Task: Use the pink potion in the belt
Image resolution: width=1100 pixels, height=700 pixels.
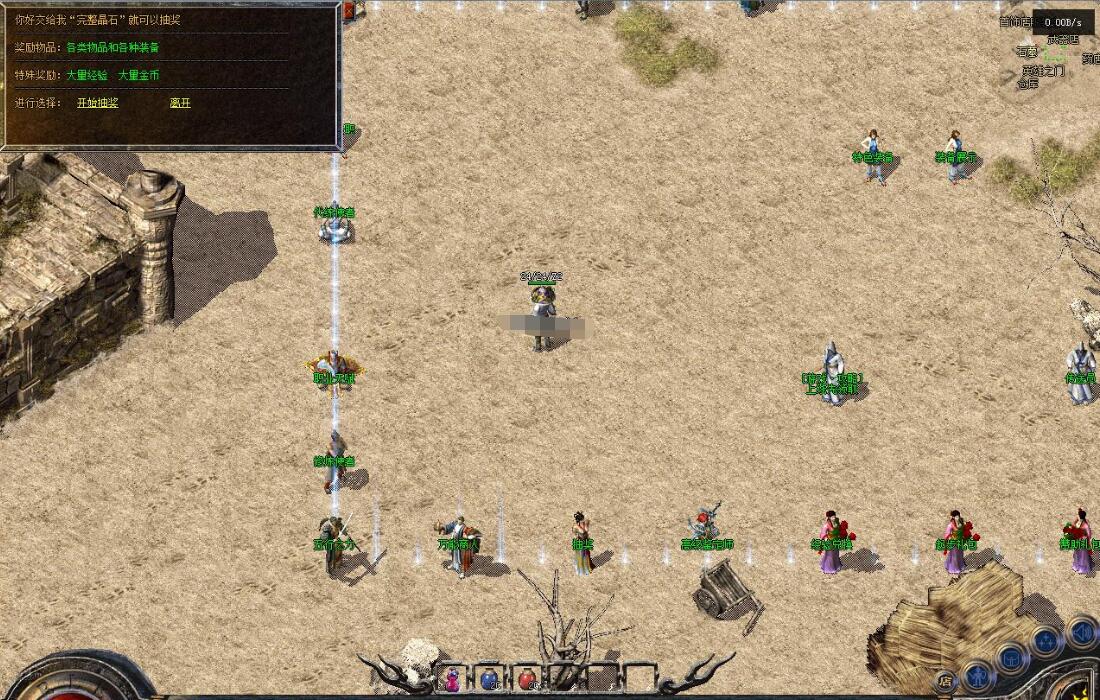Action: [452, 679]
